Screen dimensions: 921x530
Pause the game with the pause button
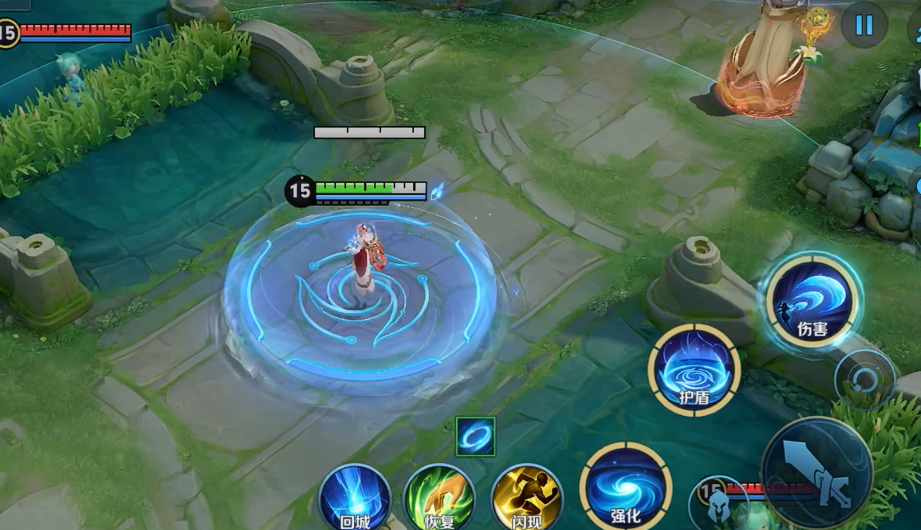pyautogui.click(x=864, y=25)
